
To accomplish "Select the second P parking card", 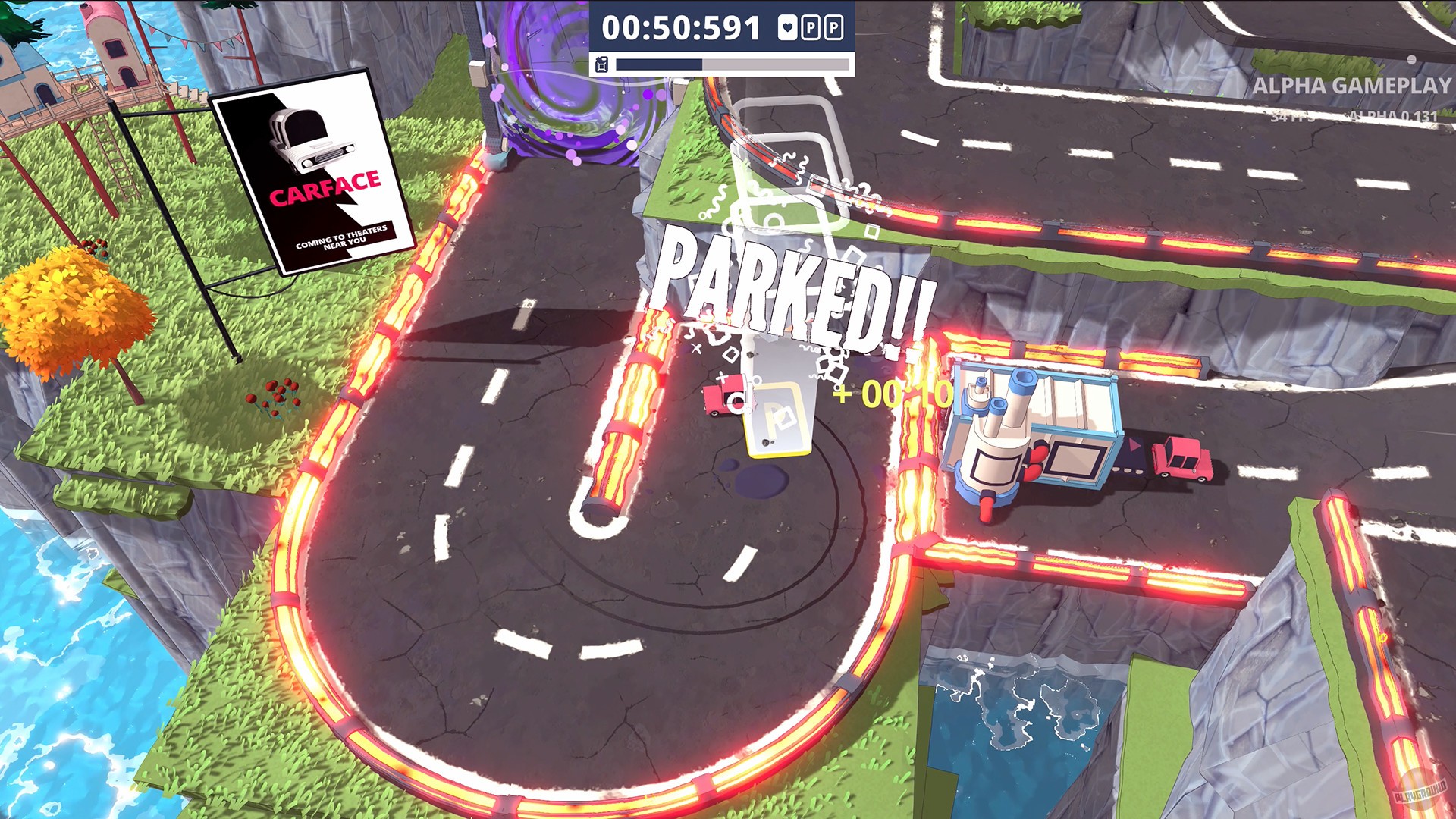I will [833, 27].
